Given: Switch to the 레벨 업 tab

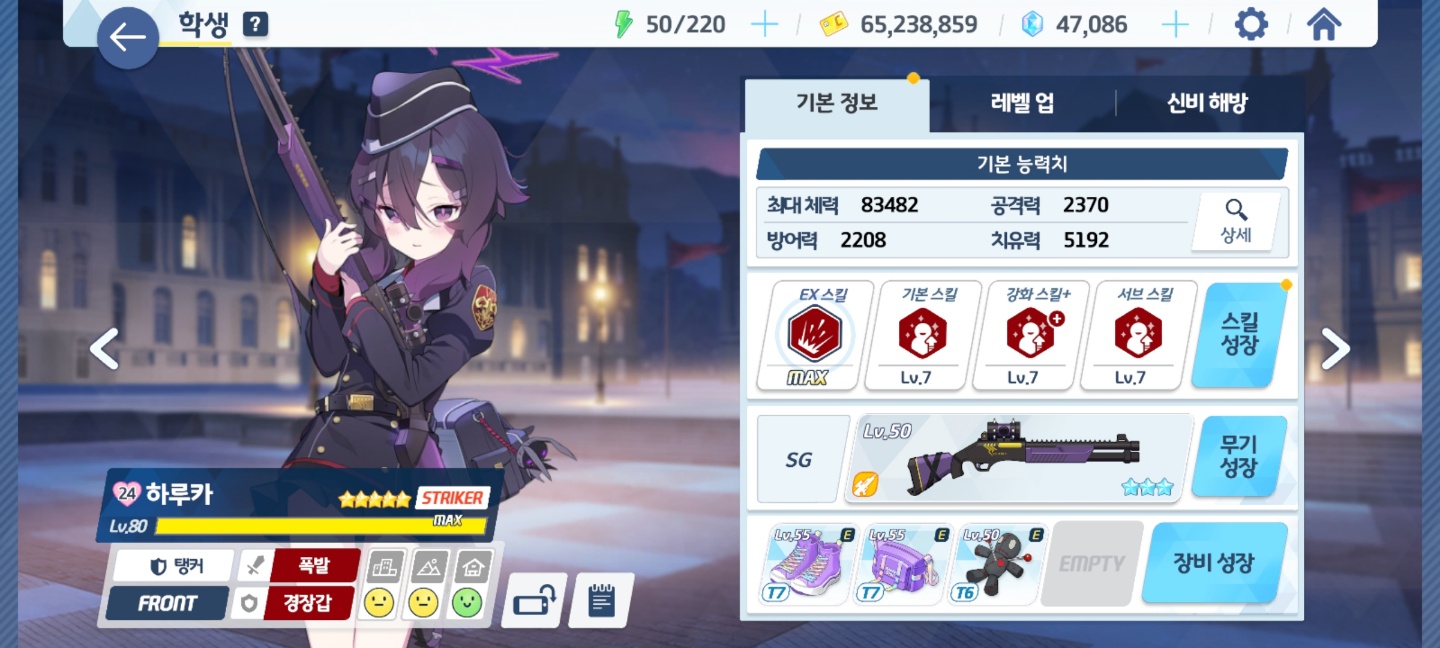Looking at the screenshot, I should 1022,103.
